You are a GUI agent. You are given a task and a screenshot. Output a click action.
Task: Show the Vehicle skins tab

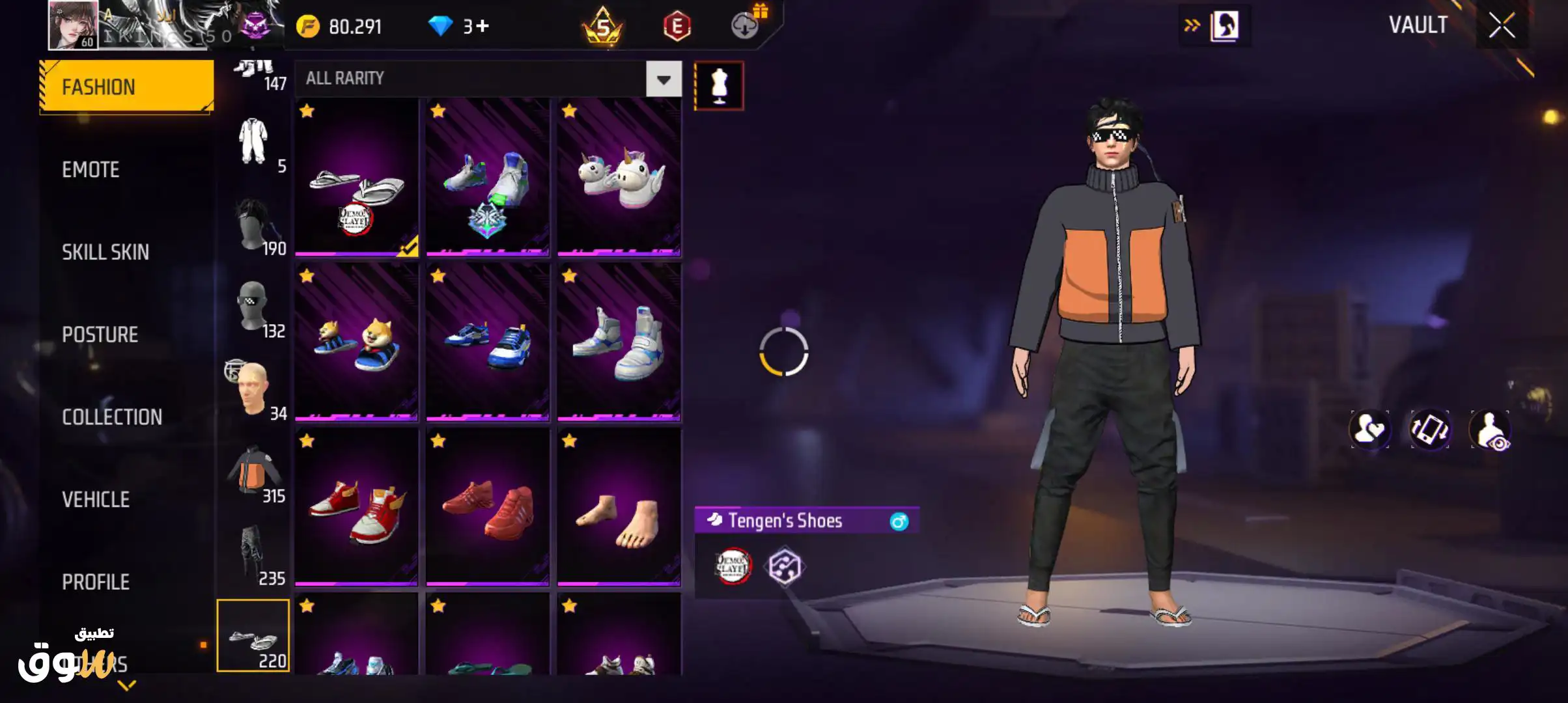tap(96, 499)
